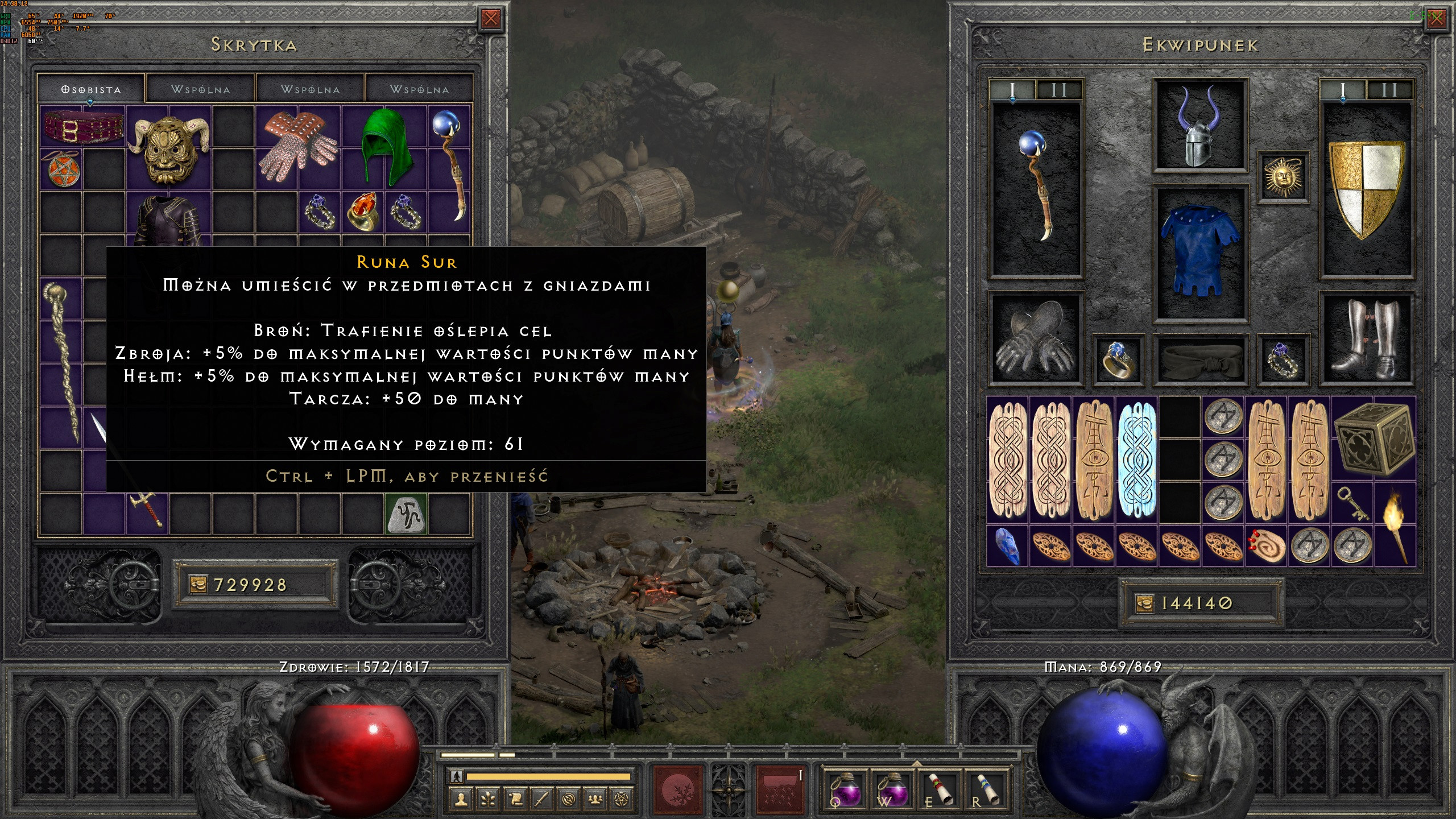The height and width of the screenshot is (819, 1456).
Task: Select the equipped horned helm
Action: click(x=1200, y=126)
